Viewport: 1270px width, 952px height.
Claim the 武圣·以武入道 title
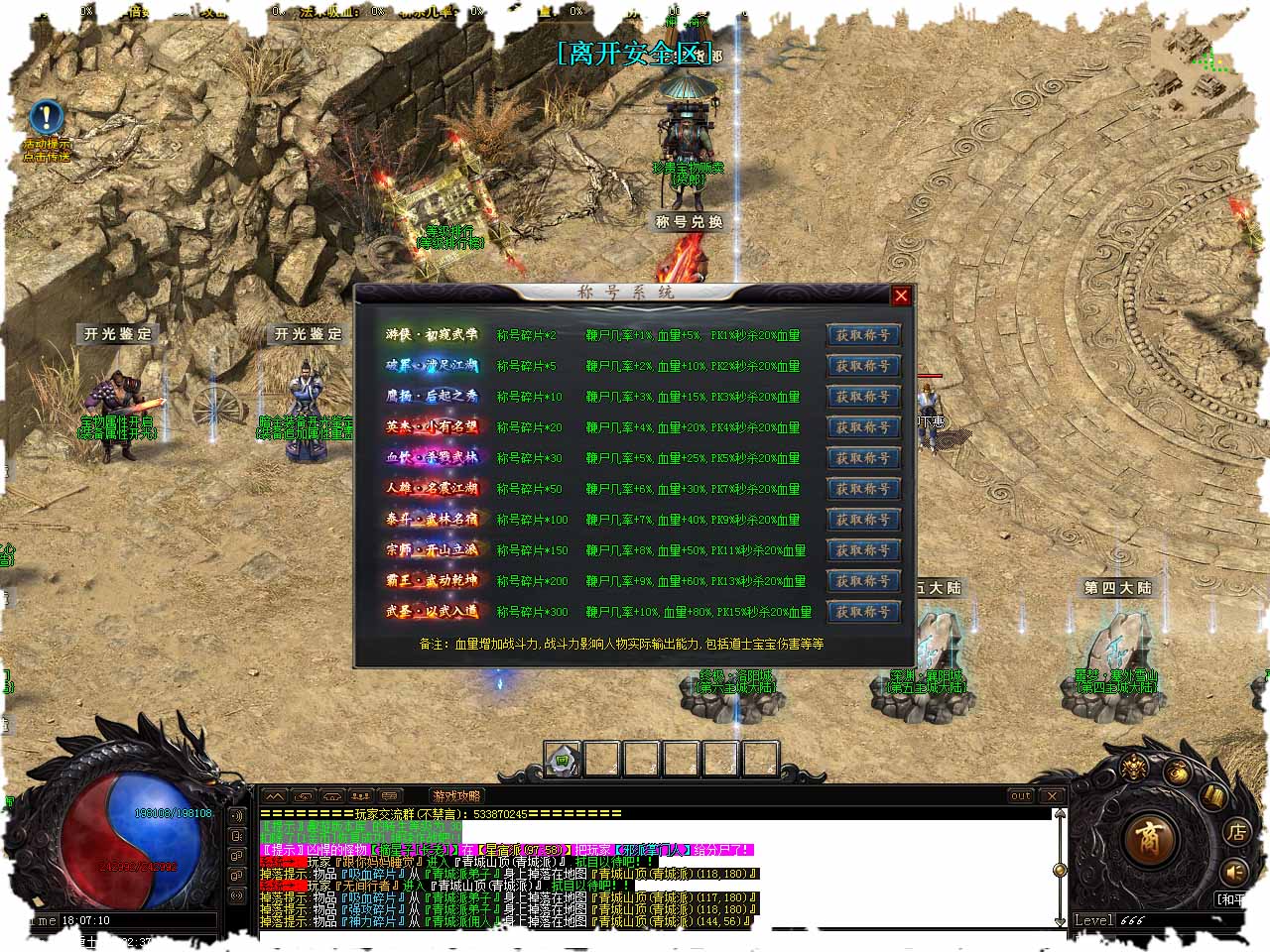pos(862,612)
